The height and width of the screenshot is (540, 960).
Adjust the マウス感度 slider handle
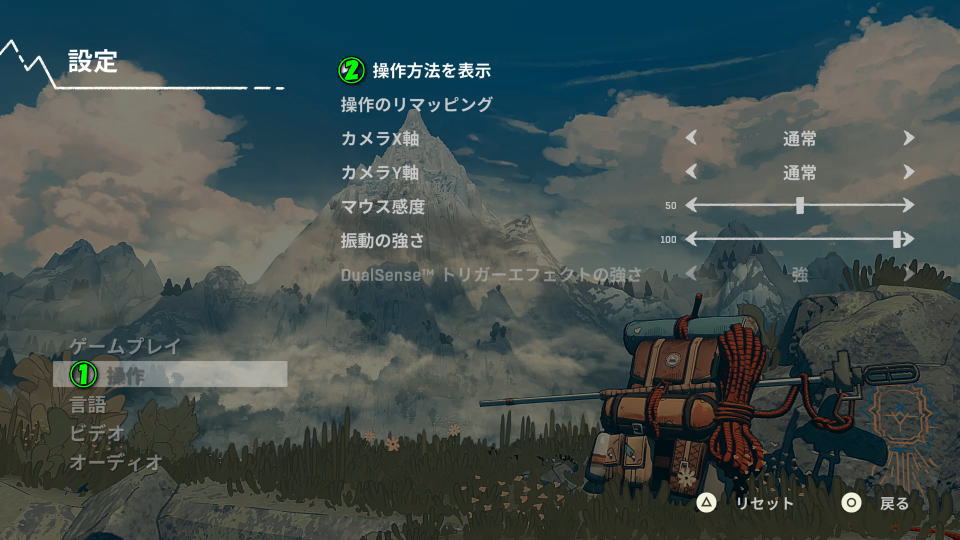(800, 205)
